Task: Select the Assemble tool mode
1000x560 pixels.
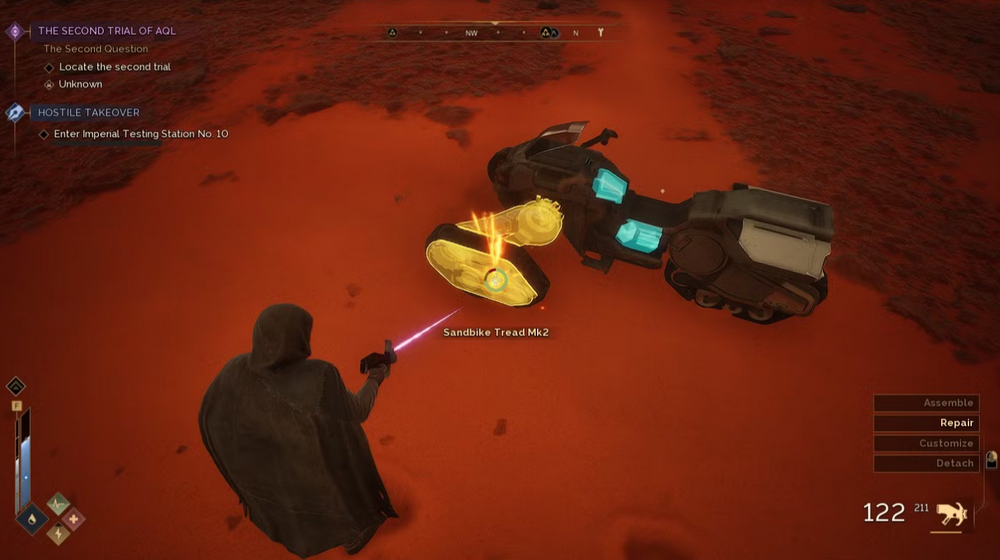Action: pos(923,403)
